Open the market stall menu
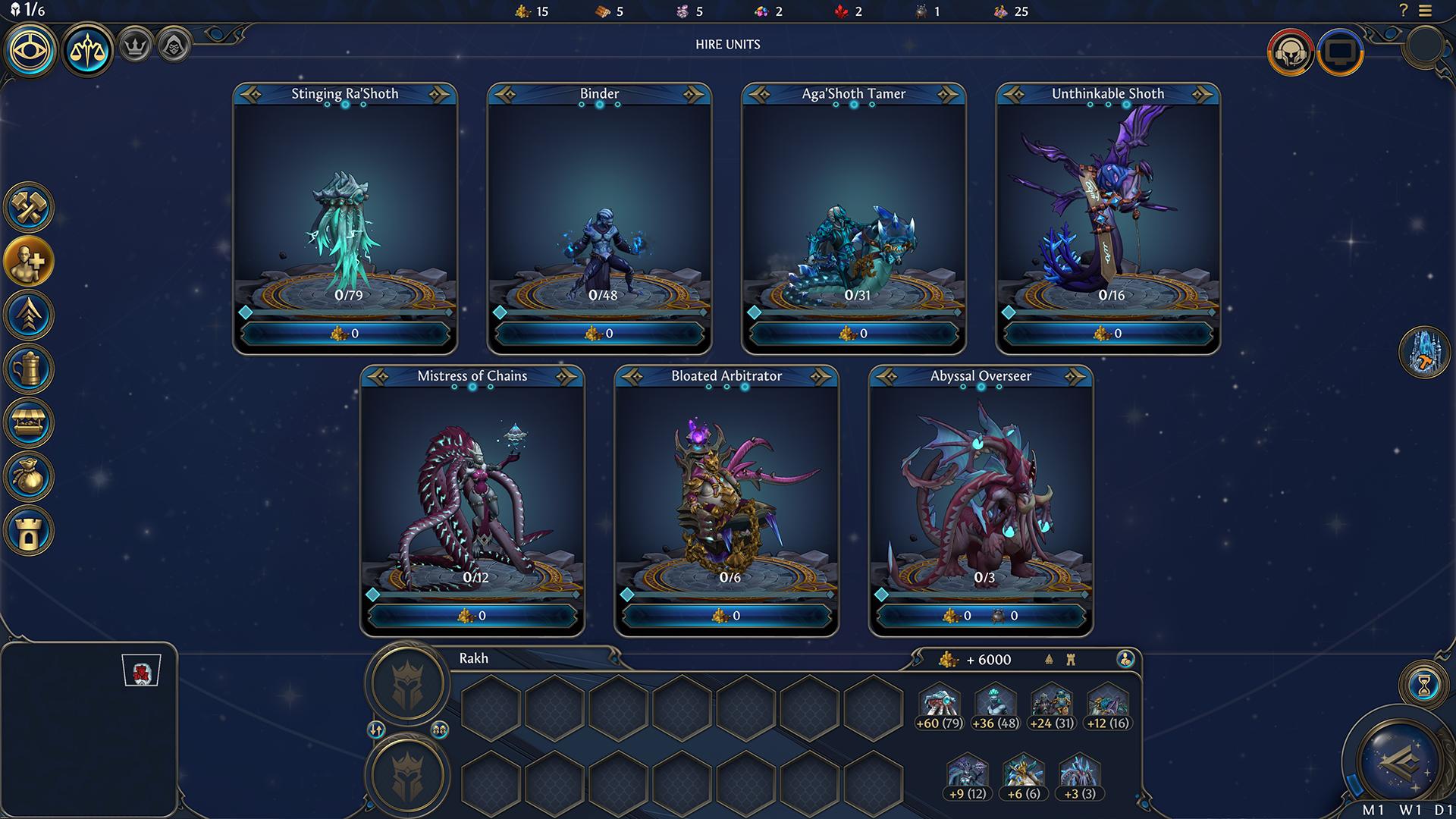The height and width of the screenshot is (819, 1456). point(29,422)
